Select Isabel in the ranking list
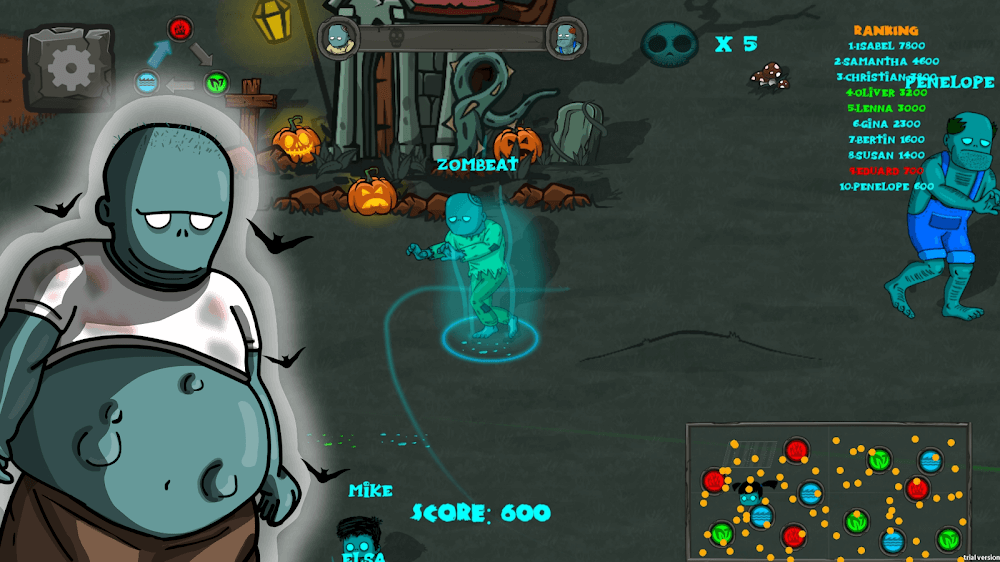Screen dimensions: 1000x562 click(886, 46)
